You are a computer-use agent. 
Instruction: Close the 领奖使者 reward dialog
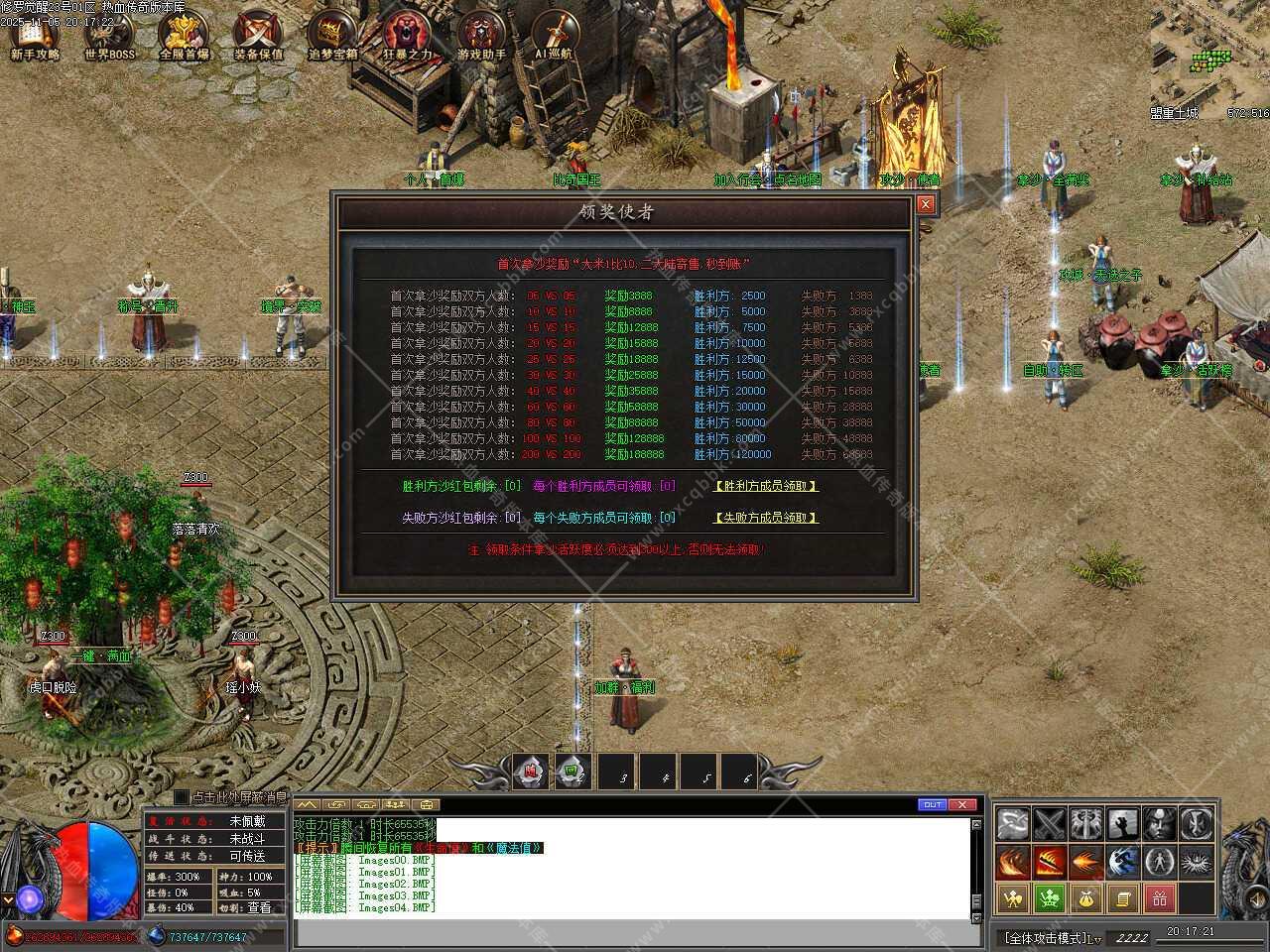(925, 204)
